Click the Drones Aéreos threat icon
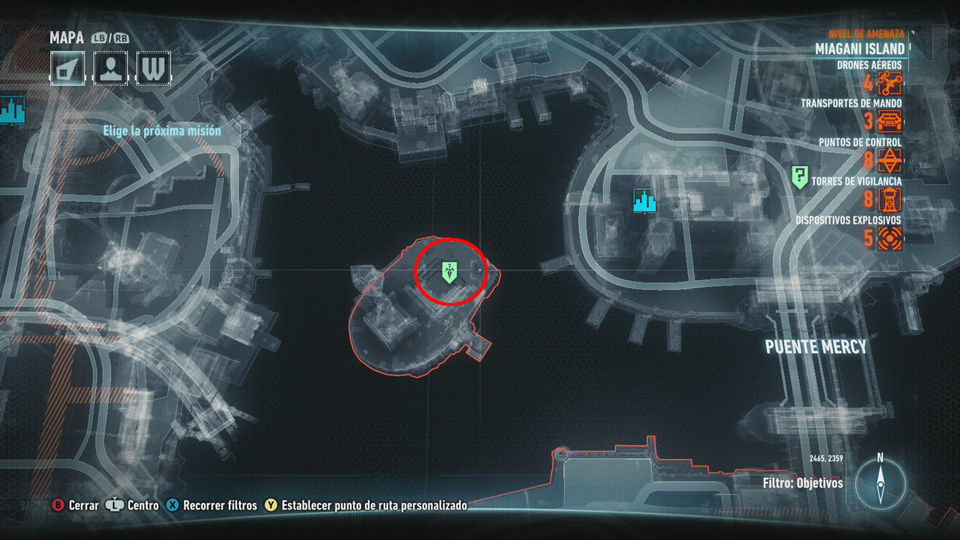The image size is (960, 540). click(x=890, y=83)
